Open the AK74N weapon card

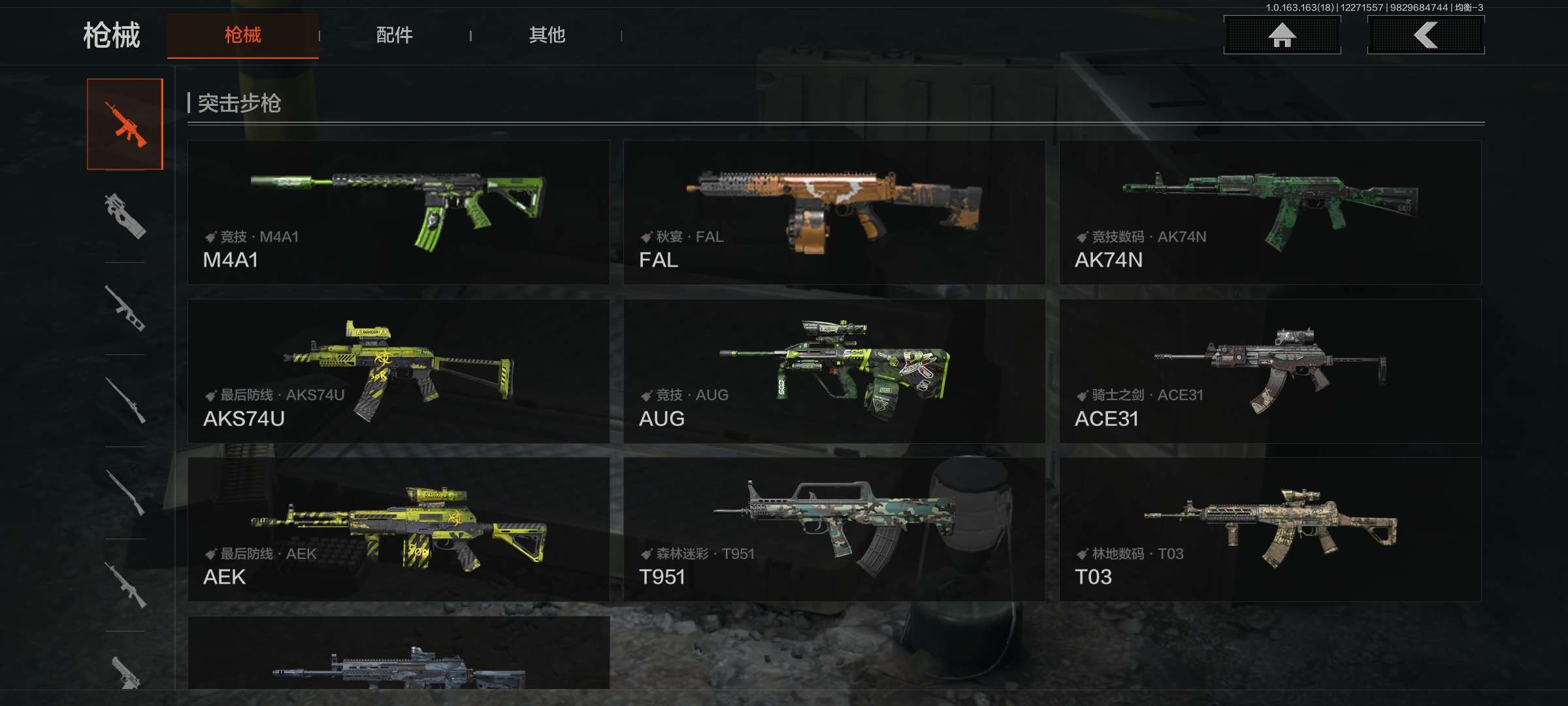[x=1270, y=212]
